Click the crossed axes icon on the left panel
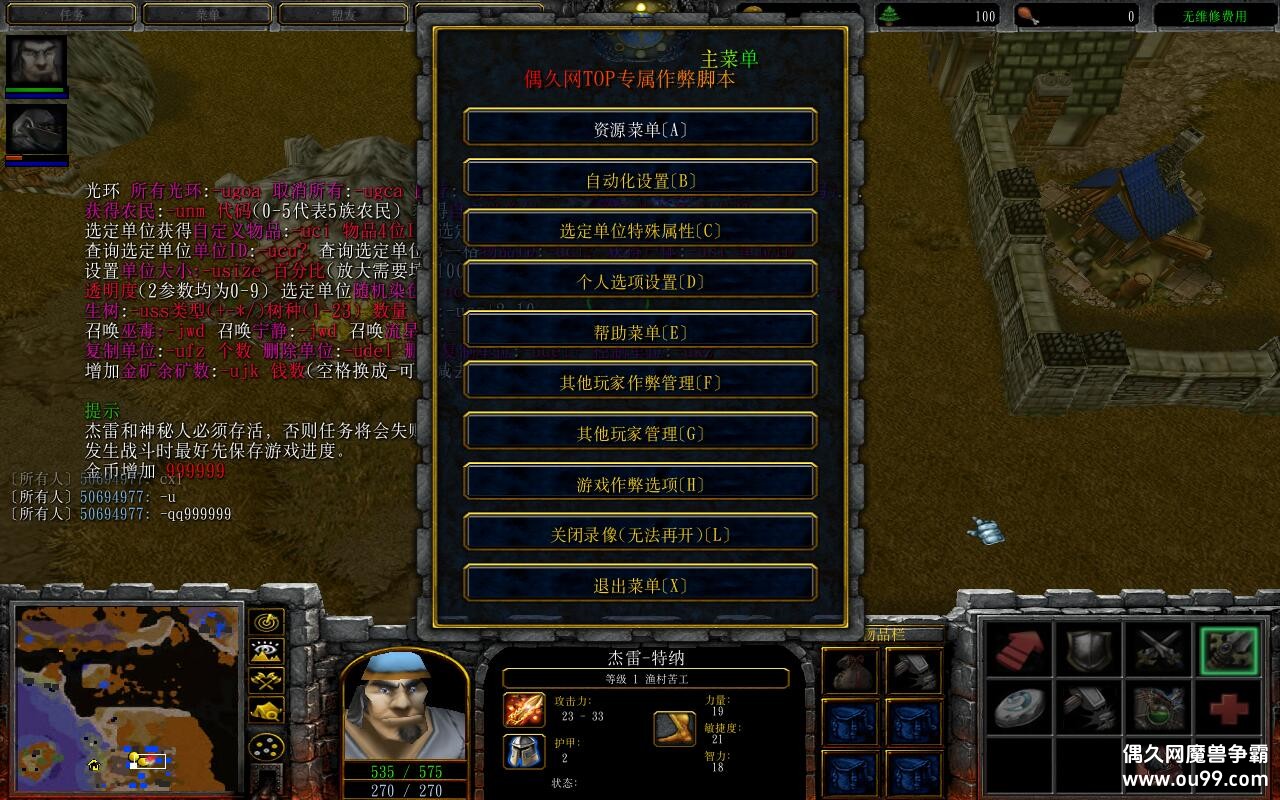The width and height of the screenshot is (1280, 800). (265, 680)
